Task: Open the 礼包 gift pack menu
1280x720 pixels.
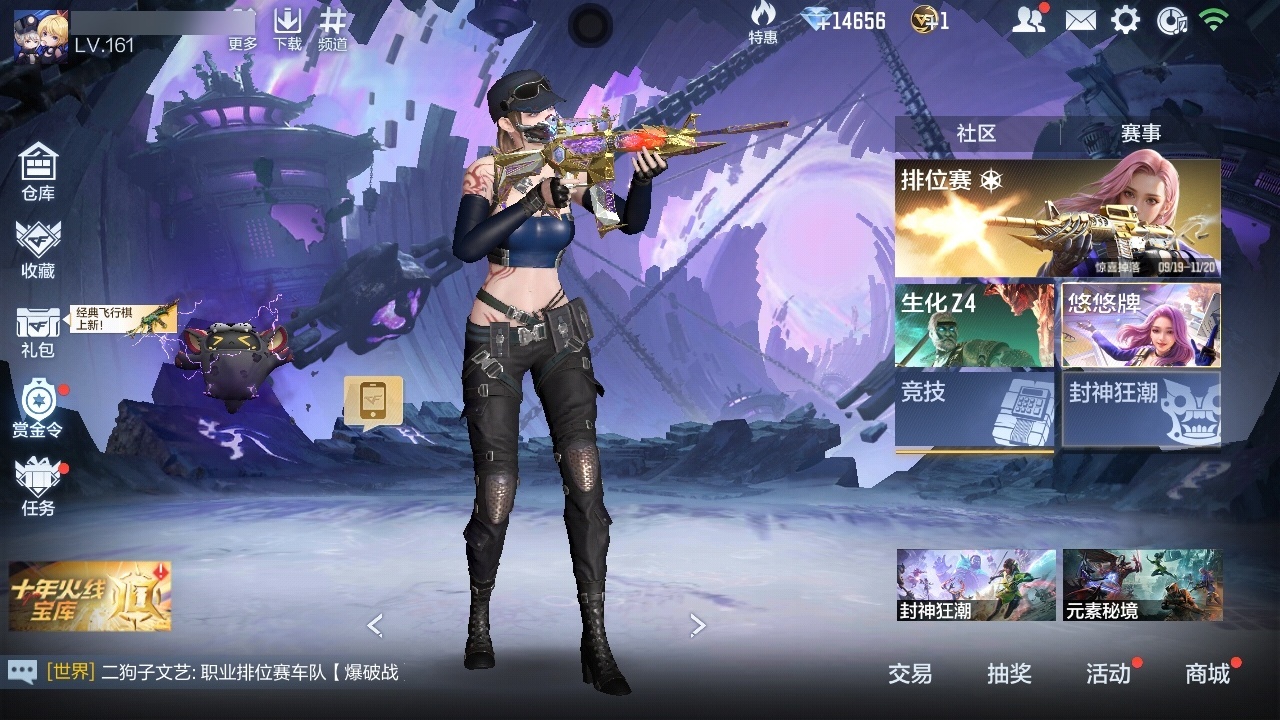Action: (38, 331)
